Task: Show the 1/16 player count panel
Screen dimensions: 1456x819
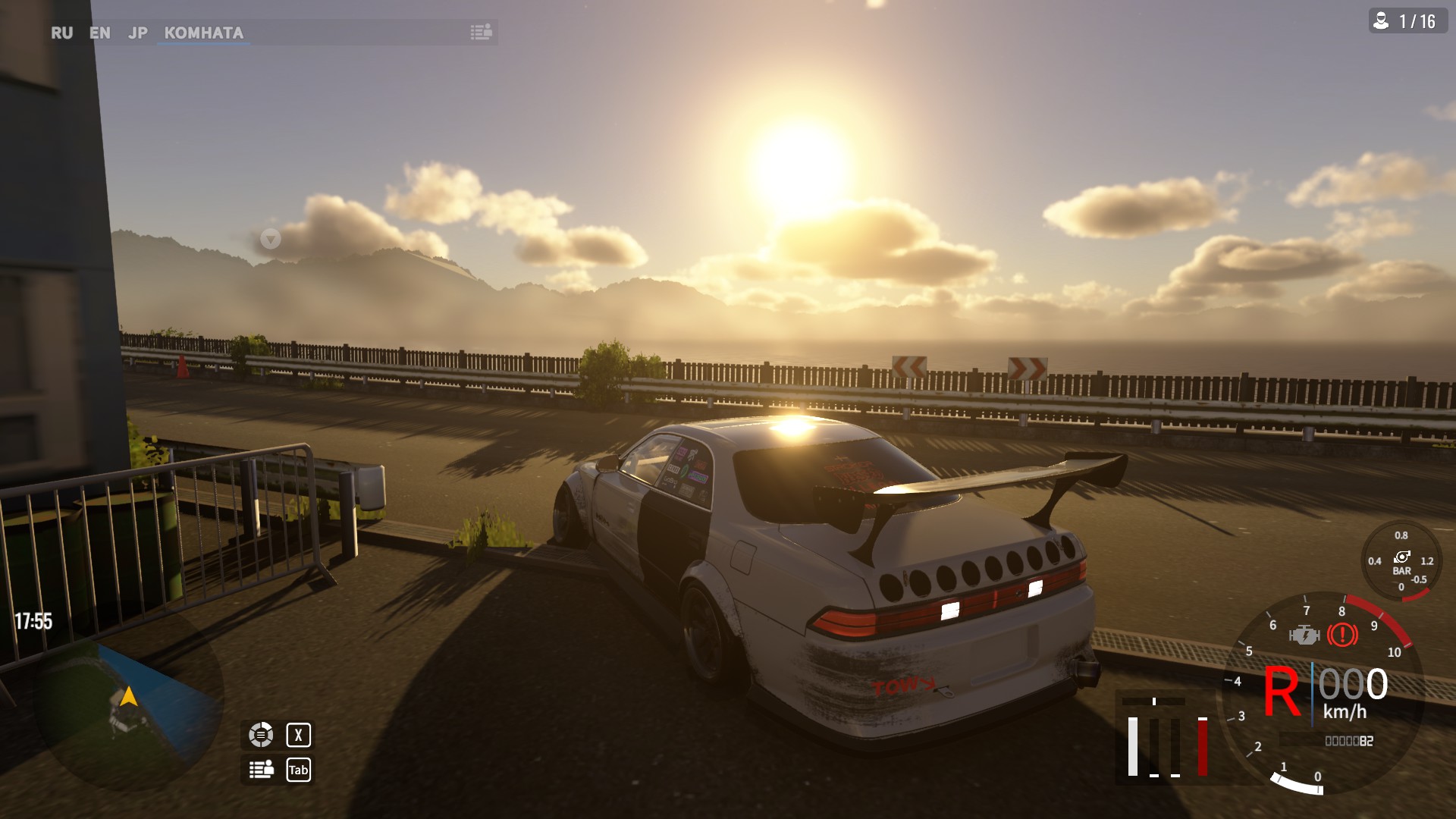Action: 1407,21
